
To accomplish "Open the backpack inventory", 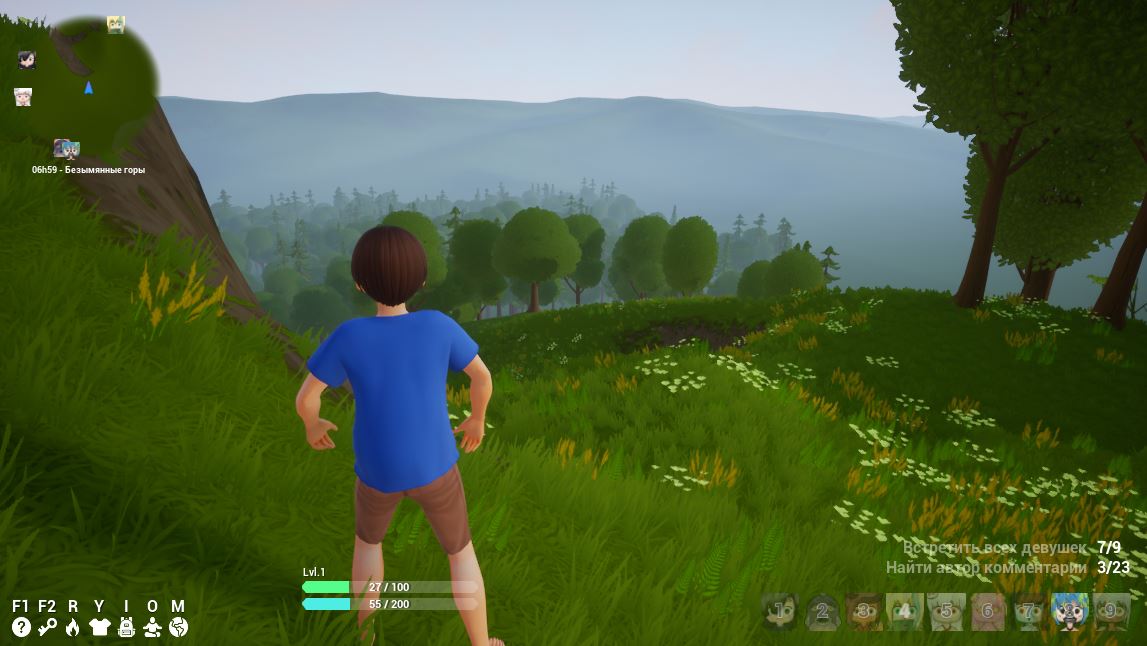I will pyautogui.click(x=126, y=627).
